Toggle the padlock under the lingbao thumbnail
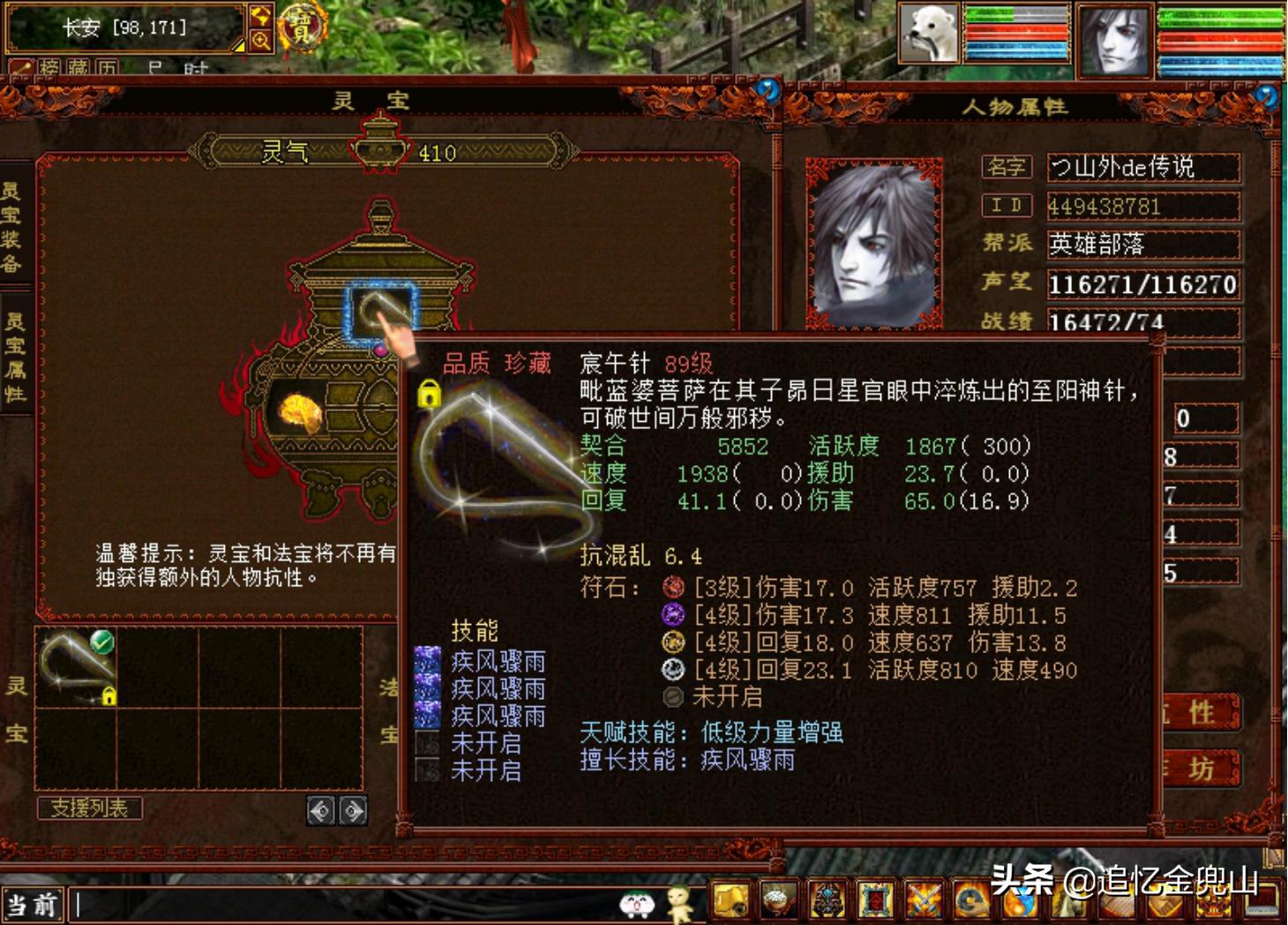 109,696
